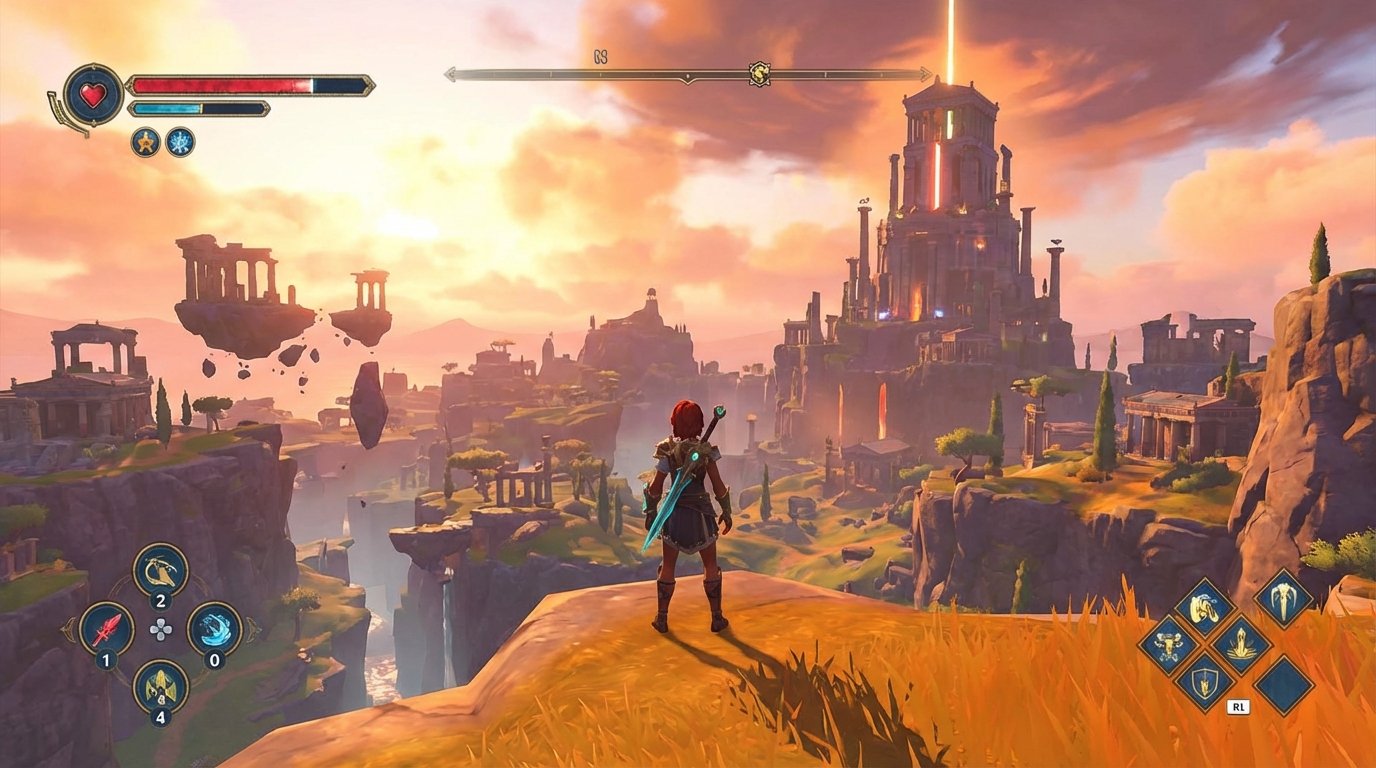Click the stamina bar segment divider
The width and height of the screenshot is (1376, 768).
click(203, 108)
